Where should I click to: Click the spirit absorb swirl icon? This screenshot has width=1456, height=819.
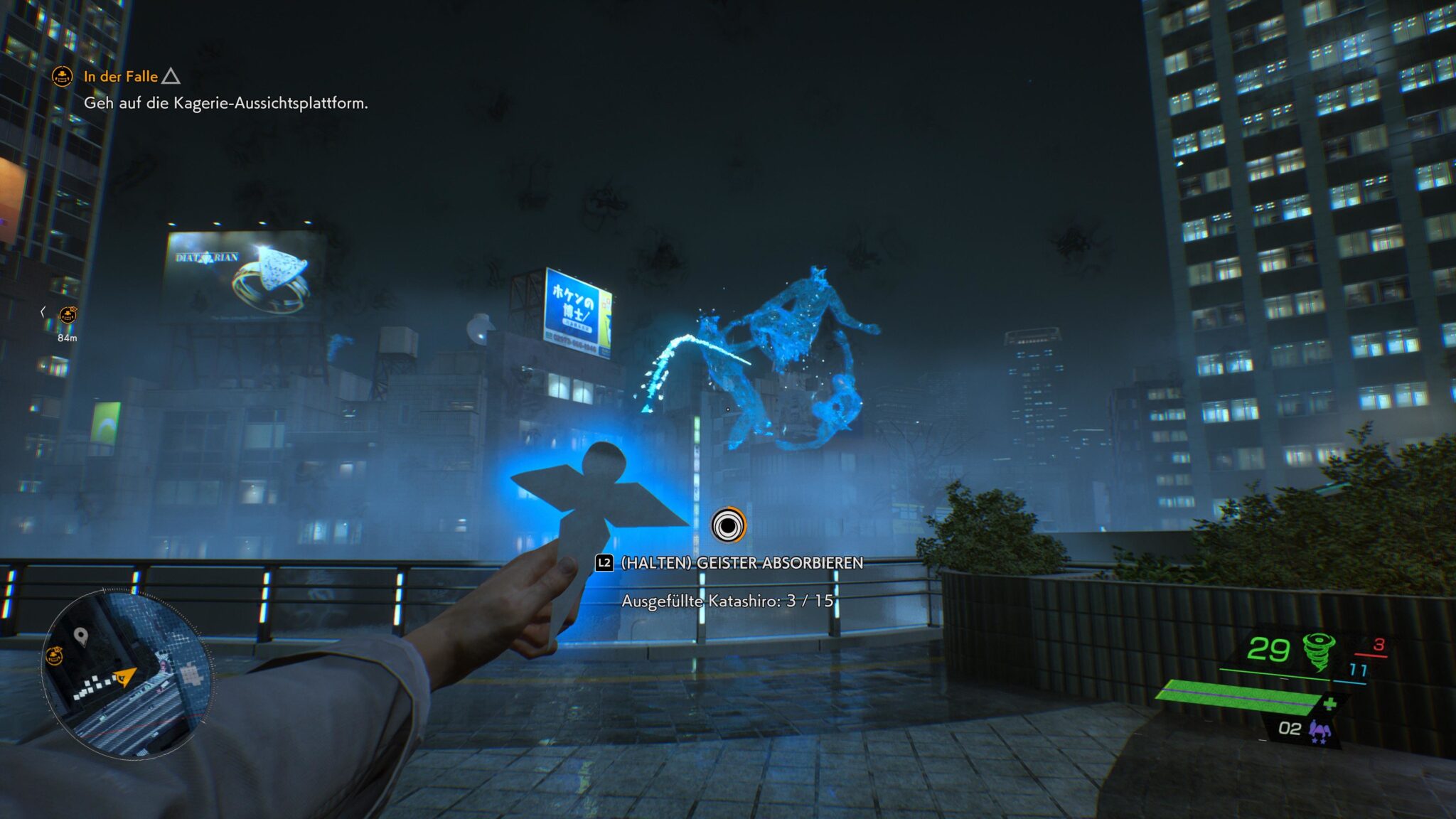pyautogui.click(x=728, y=525)
